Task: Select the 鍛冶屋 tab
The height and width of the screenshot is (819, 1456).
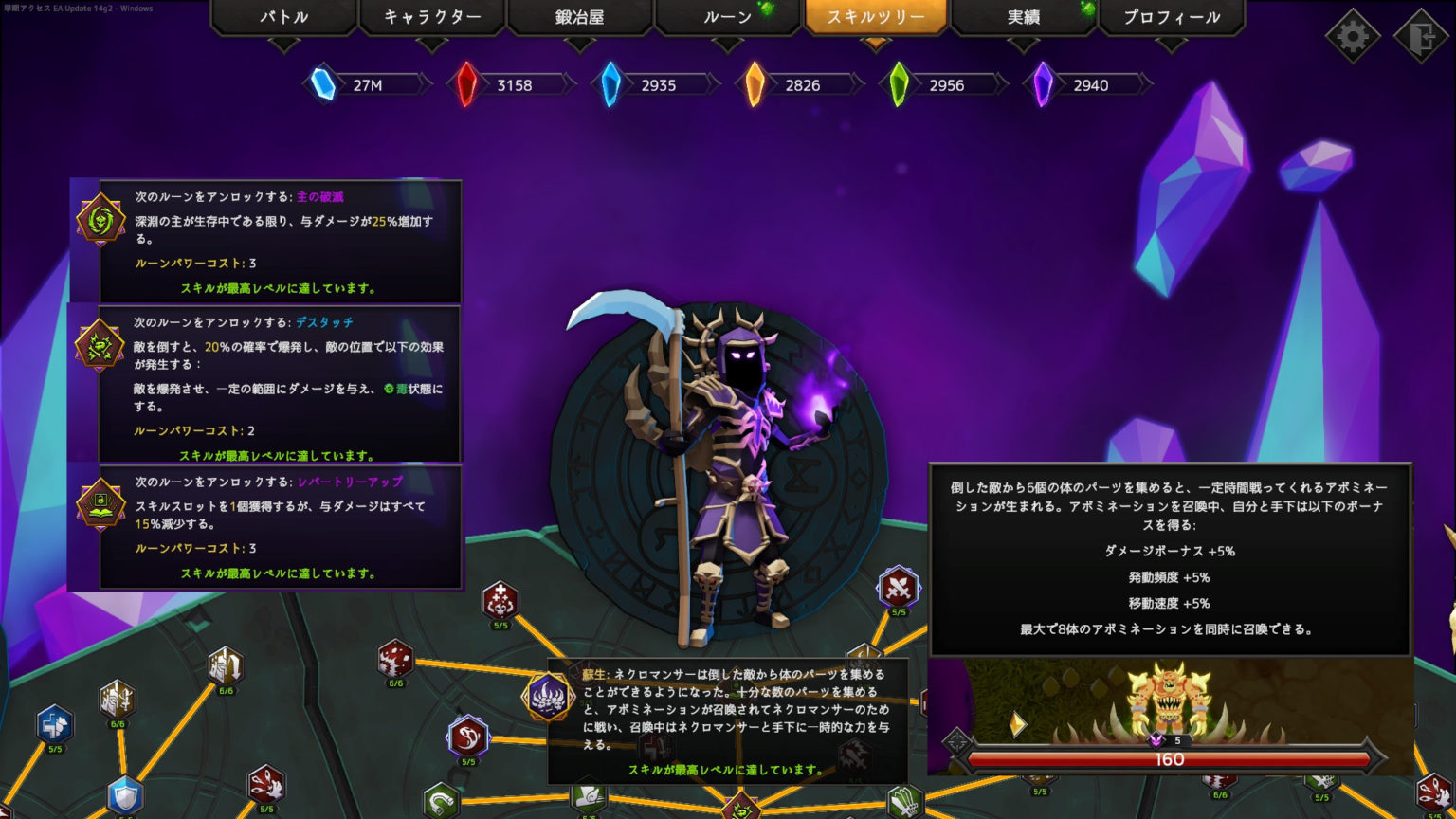Action: click(x=579, y=16)
